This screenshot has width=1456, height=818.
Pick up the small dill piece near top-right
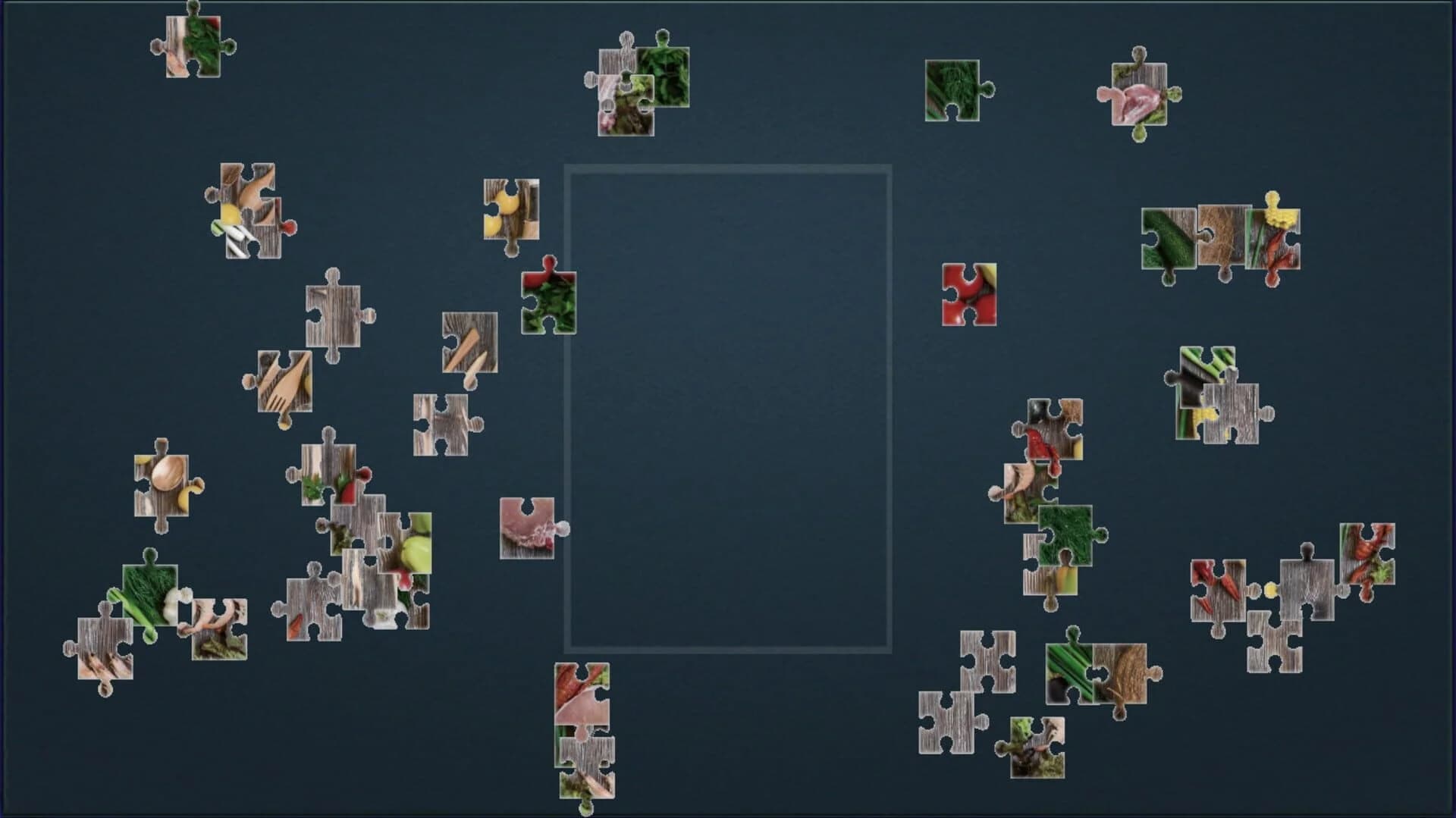click(x=952, y=89)
